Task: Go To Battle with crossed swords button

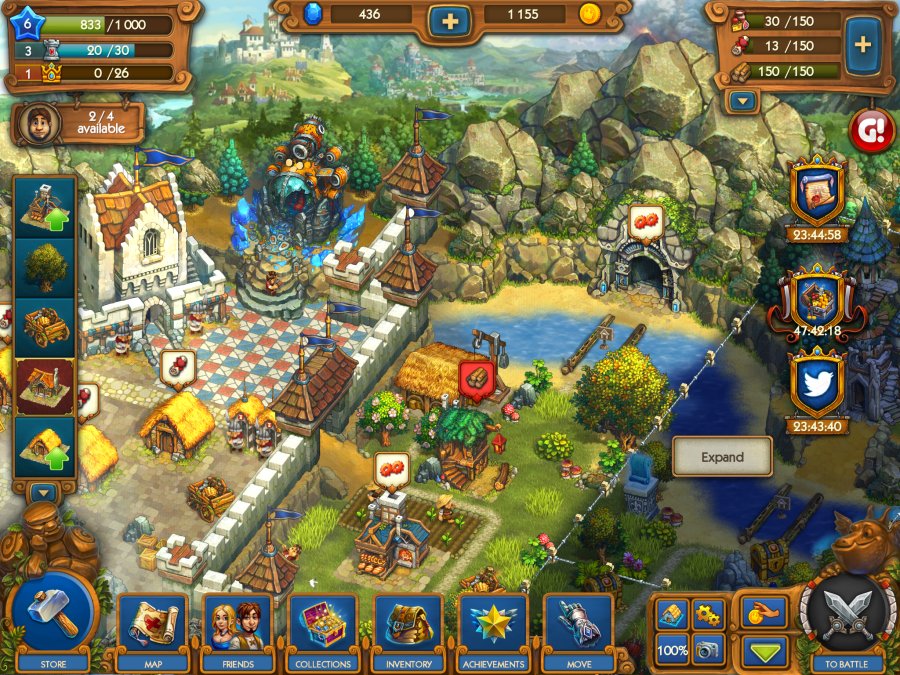Action: (x=847, y=612)
